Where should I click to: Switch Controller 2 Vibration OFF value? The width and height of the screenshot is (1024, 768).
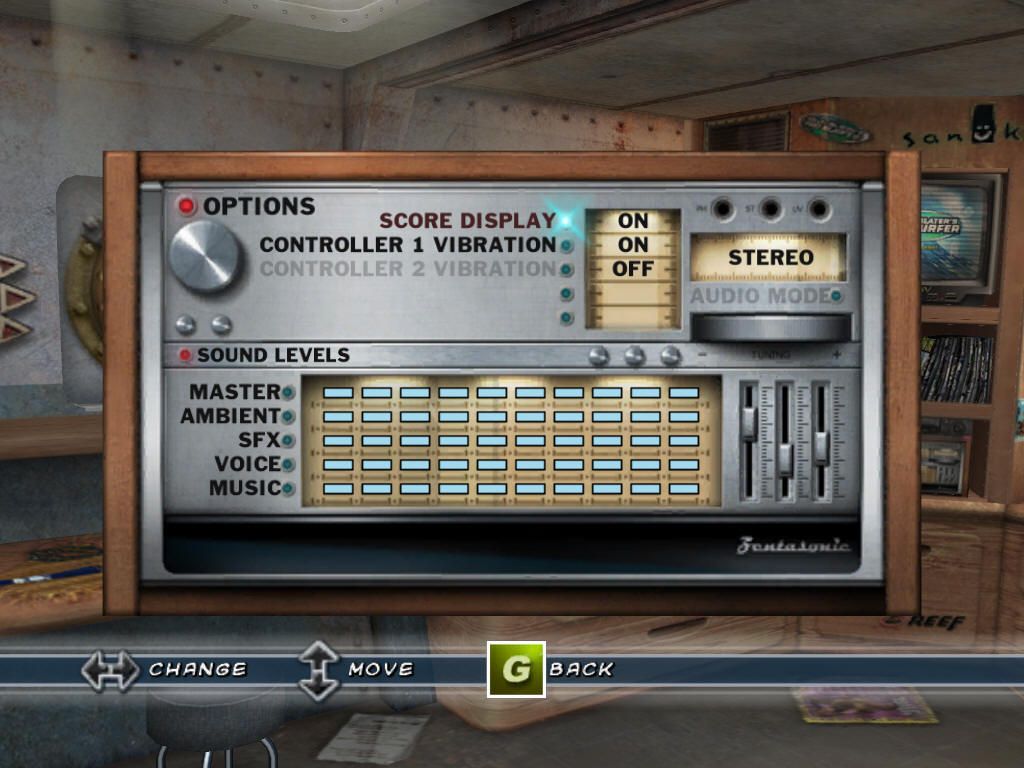pos(633,269)
